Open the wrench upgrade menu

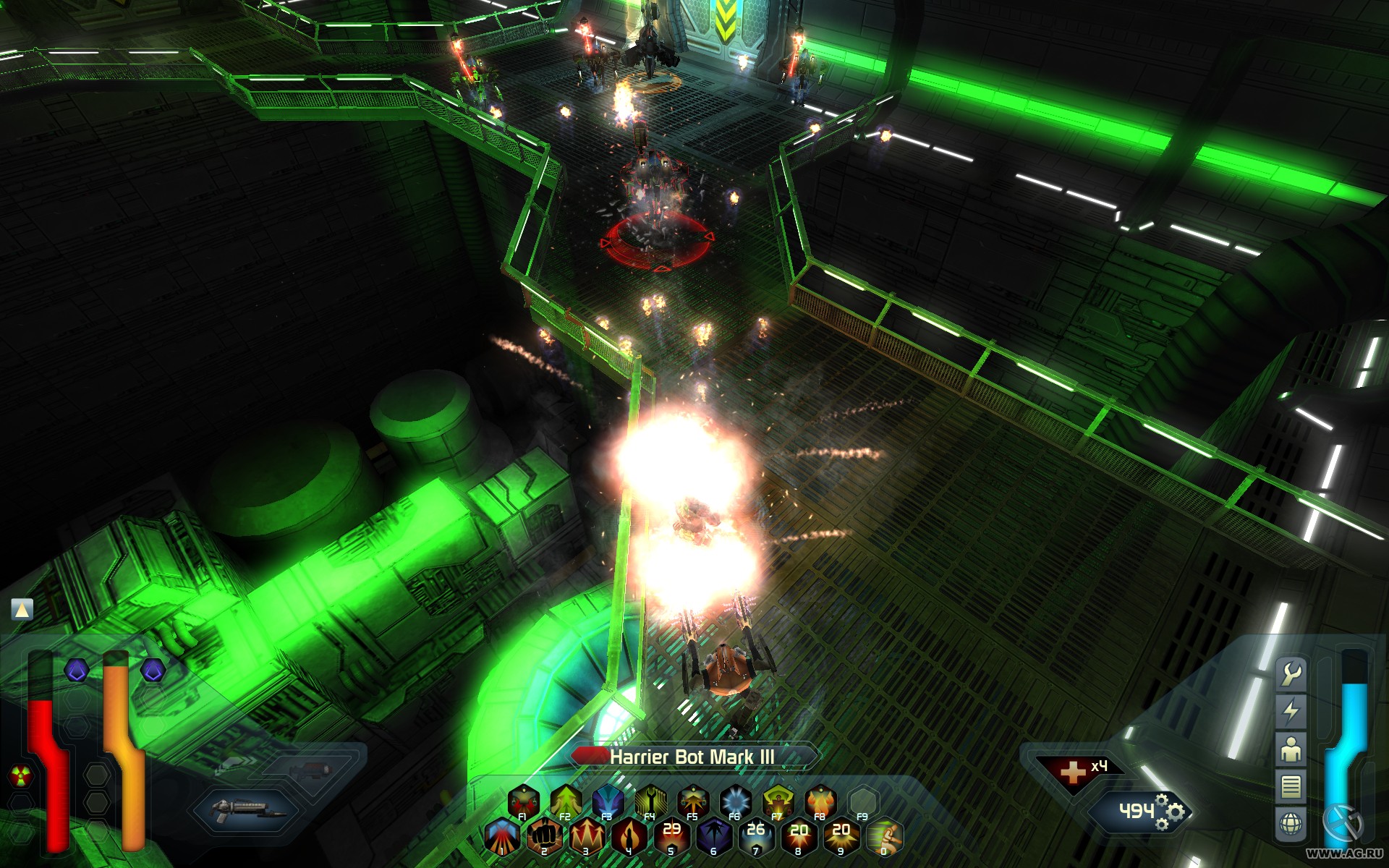[1291, 674]
